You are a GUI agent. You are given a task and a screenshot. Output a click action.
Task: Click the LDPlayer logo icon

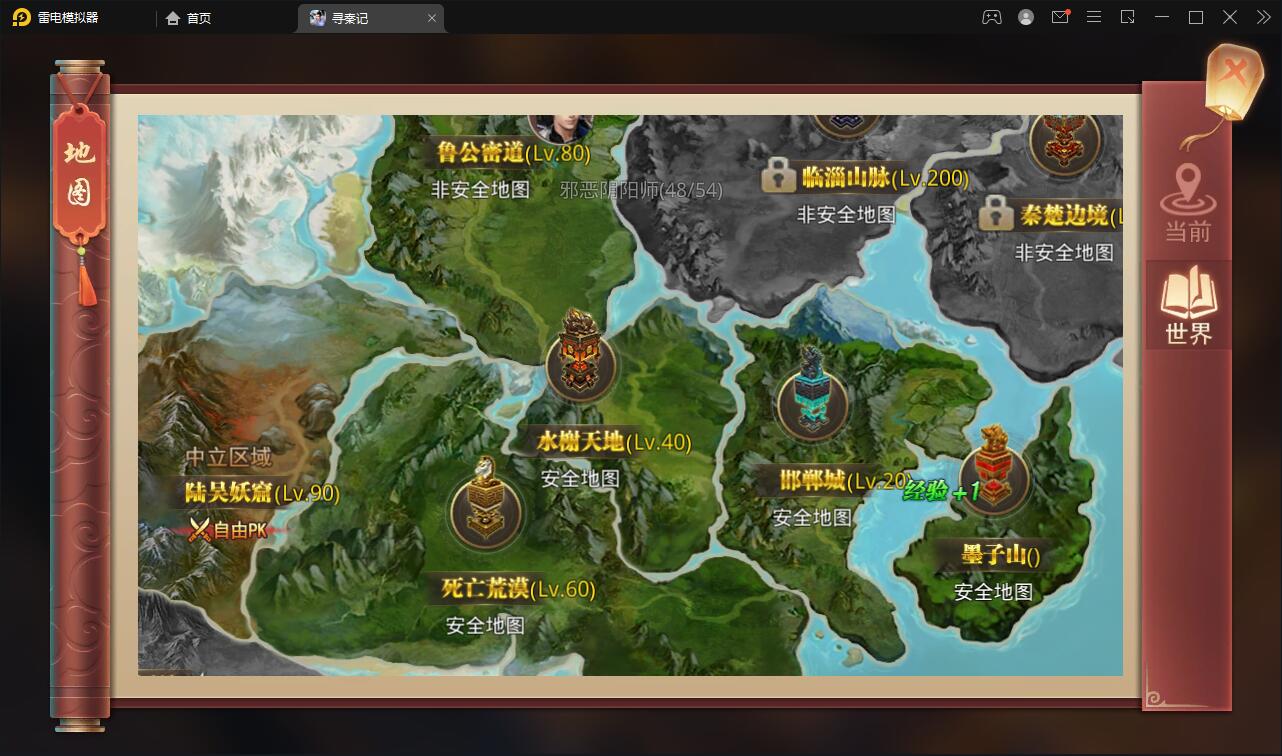22,17
